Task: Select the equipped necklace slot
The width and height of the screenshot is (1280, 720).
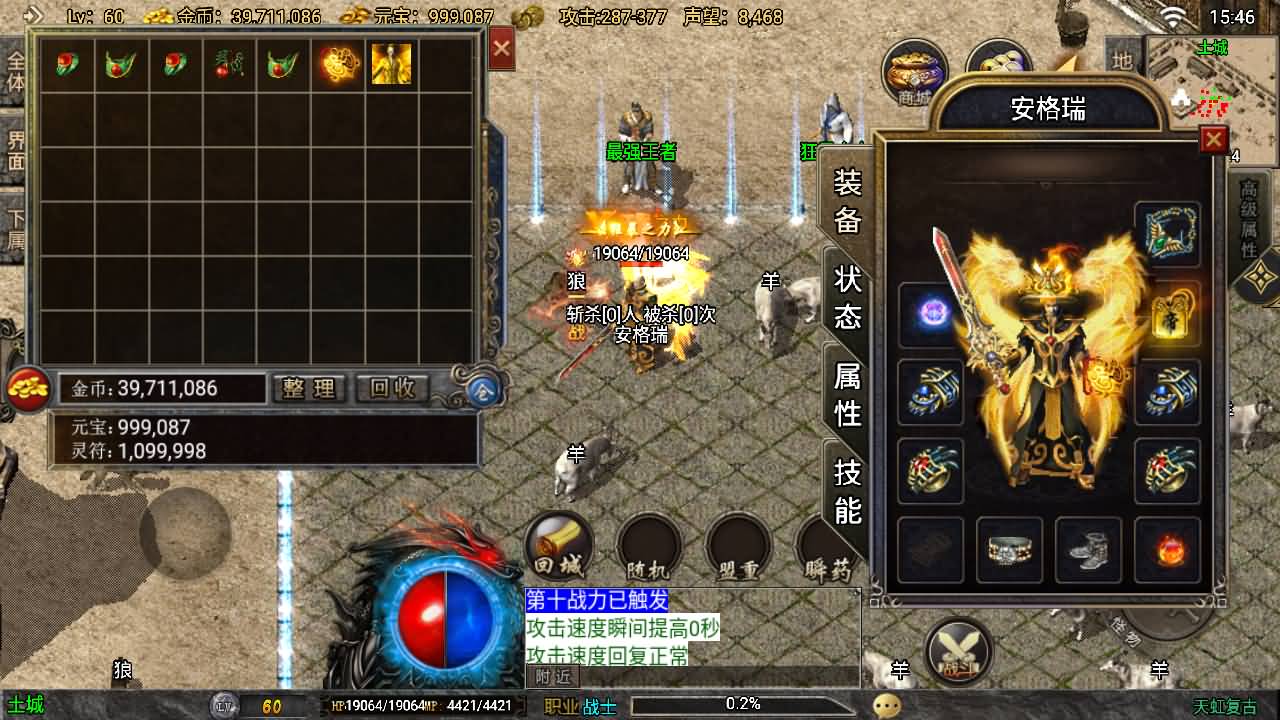Action: (1167, 232)
